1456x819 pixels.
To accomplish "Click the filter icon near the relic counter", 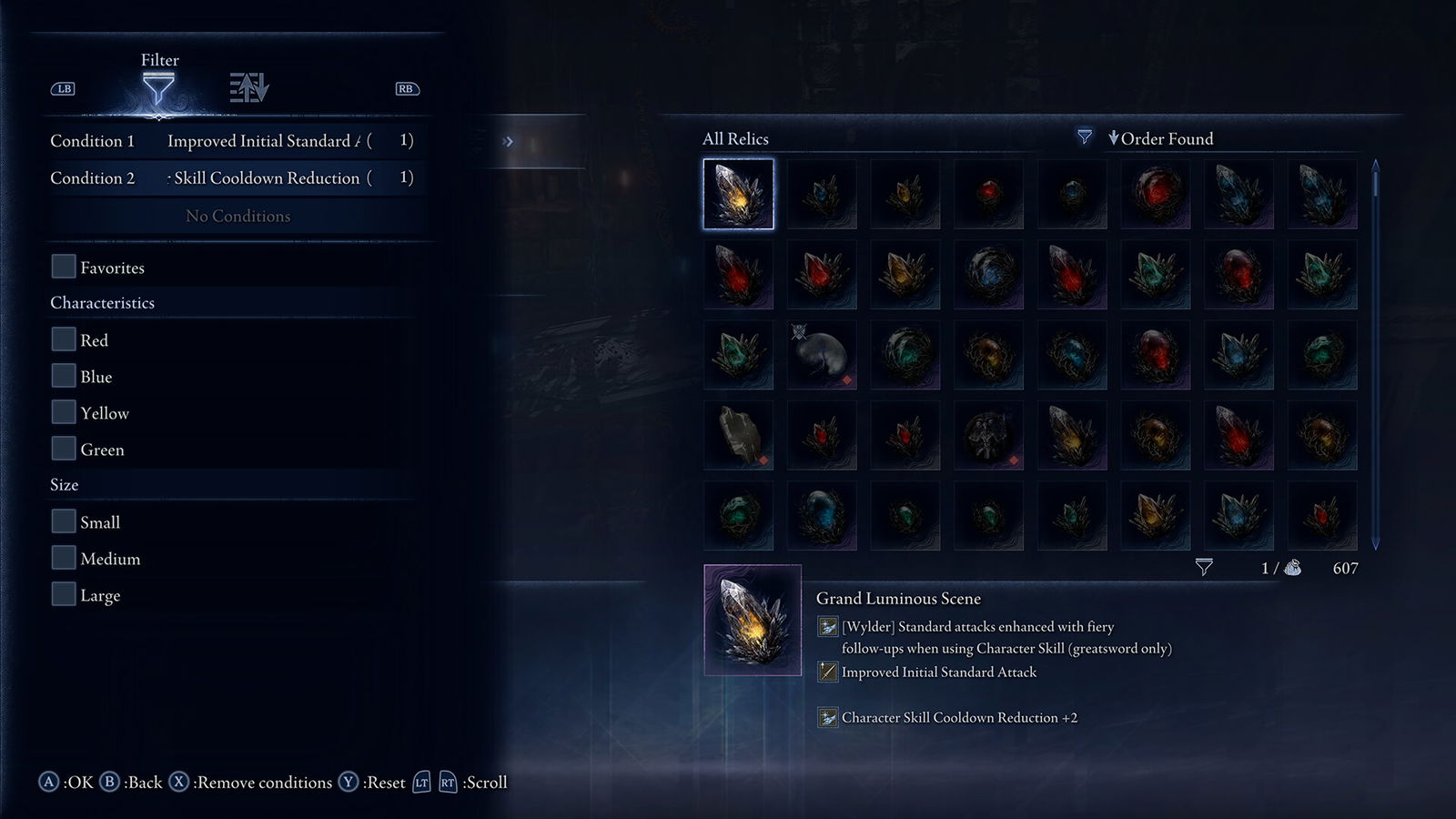I will (x=1206, y=567).
